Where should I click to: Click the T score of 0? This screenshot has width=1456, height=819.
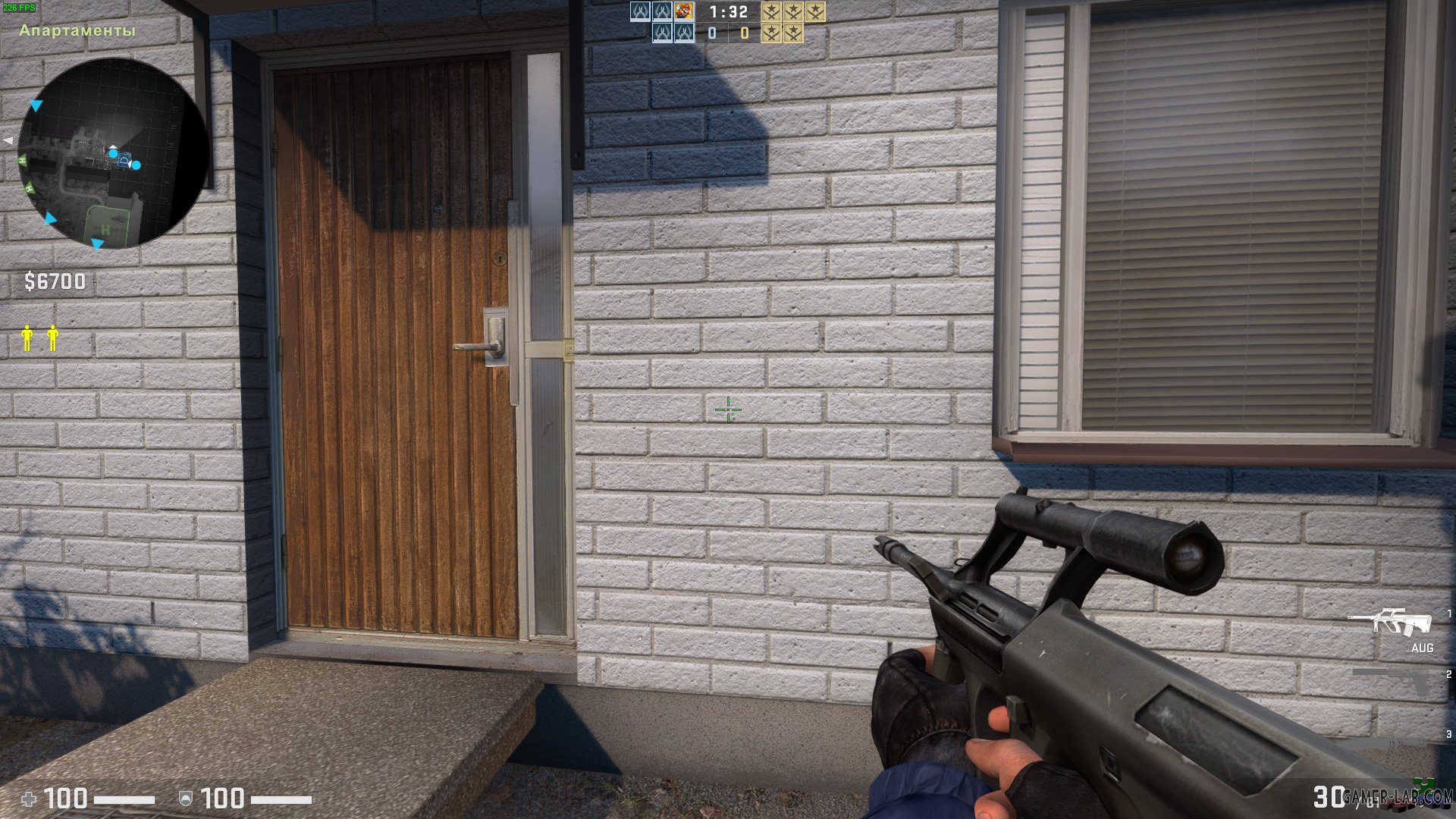pyautogui.click(x=743, y=33)
